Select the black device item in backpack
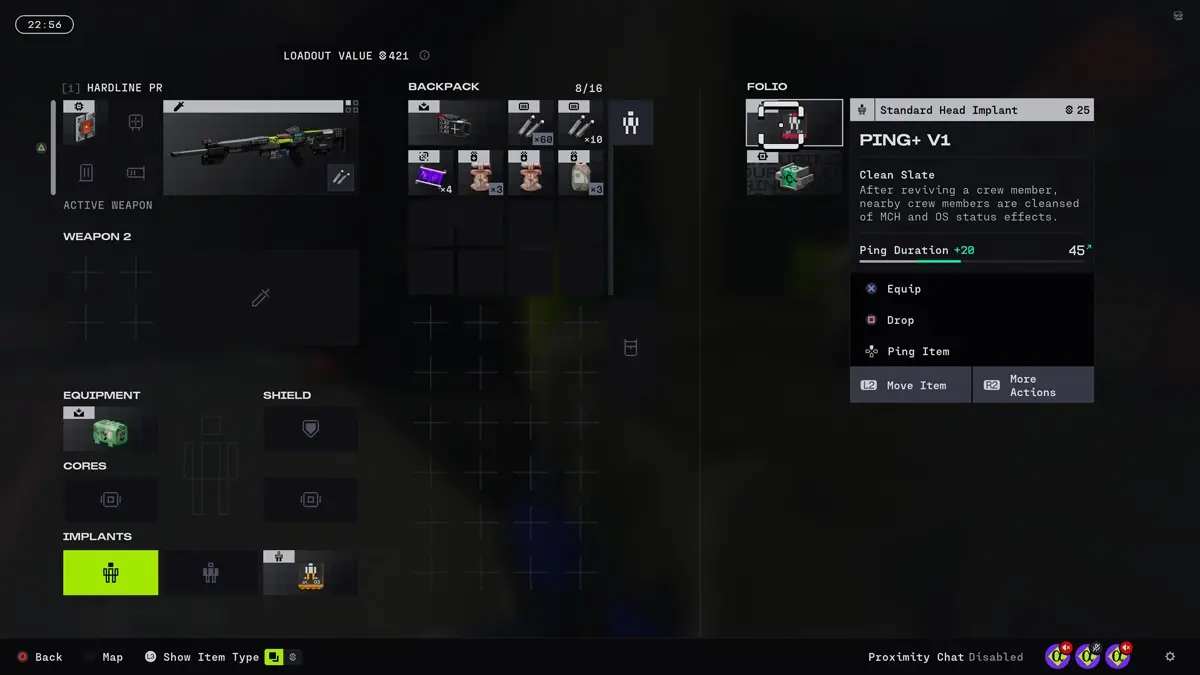Screen dimensions: 1200x675 pyautogui.click(x=455, y=123)
